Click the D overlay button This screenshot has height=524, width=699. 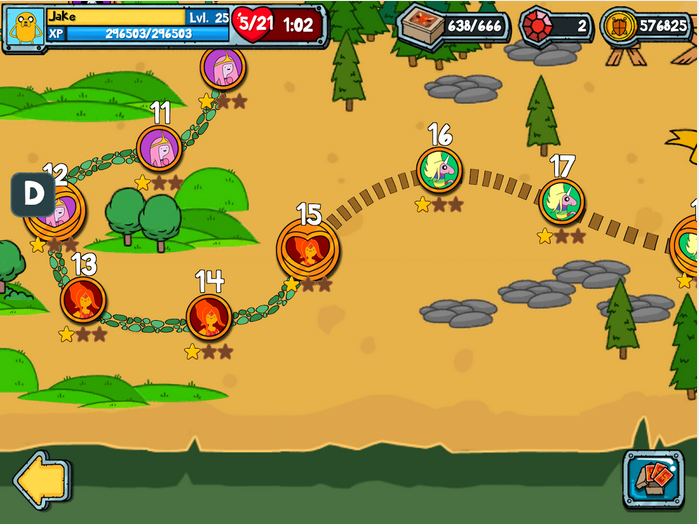pos(33,195)
